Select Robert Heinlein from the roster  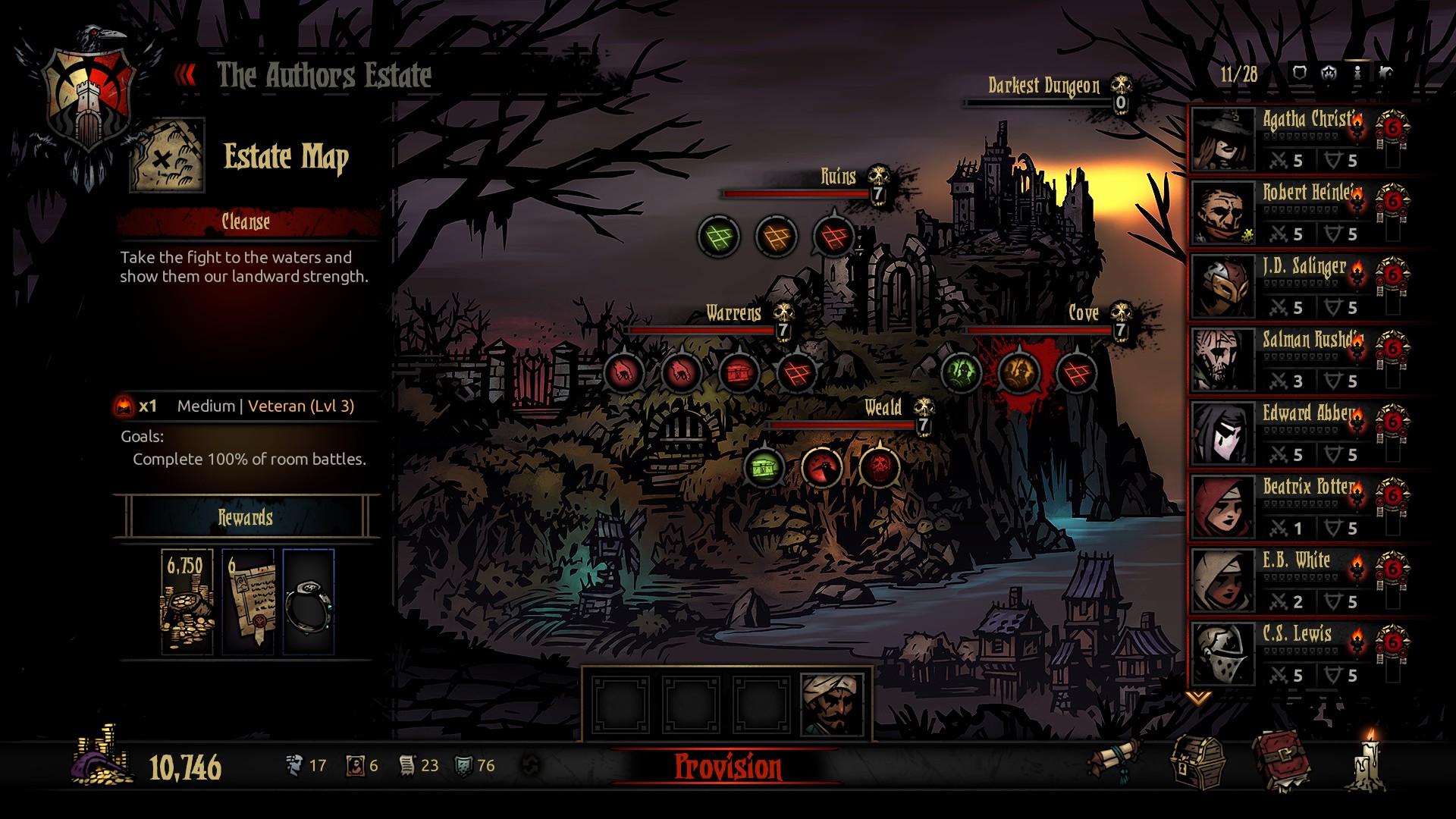click(1298, 212)
